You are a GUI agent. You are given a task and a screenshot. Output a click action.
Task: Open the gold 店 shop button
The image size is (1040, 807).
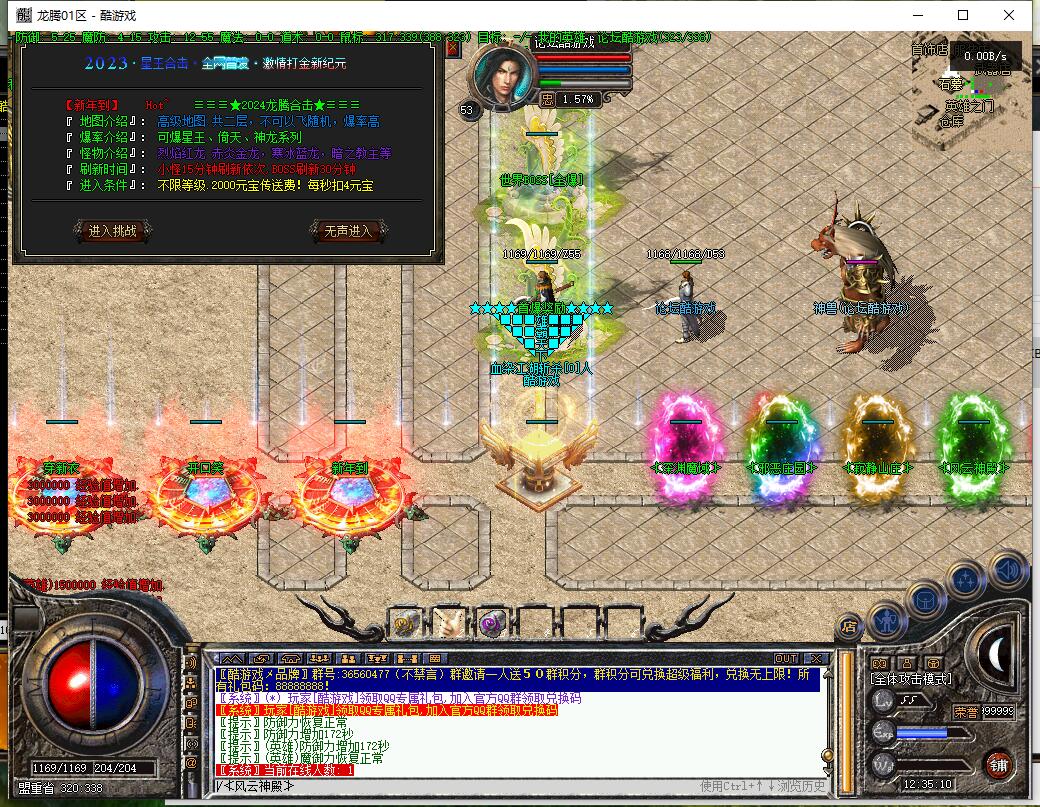point(849,627)
